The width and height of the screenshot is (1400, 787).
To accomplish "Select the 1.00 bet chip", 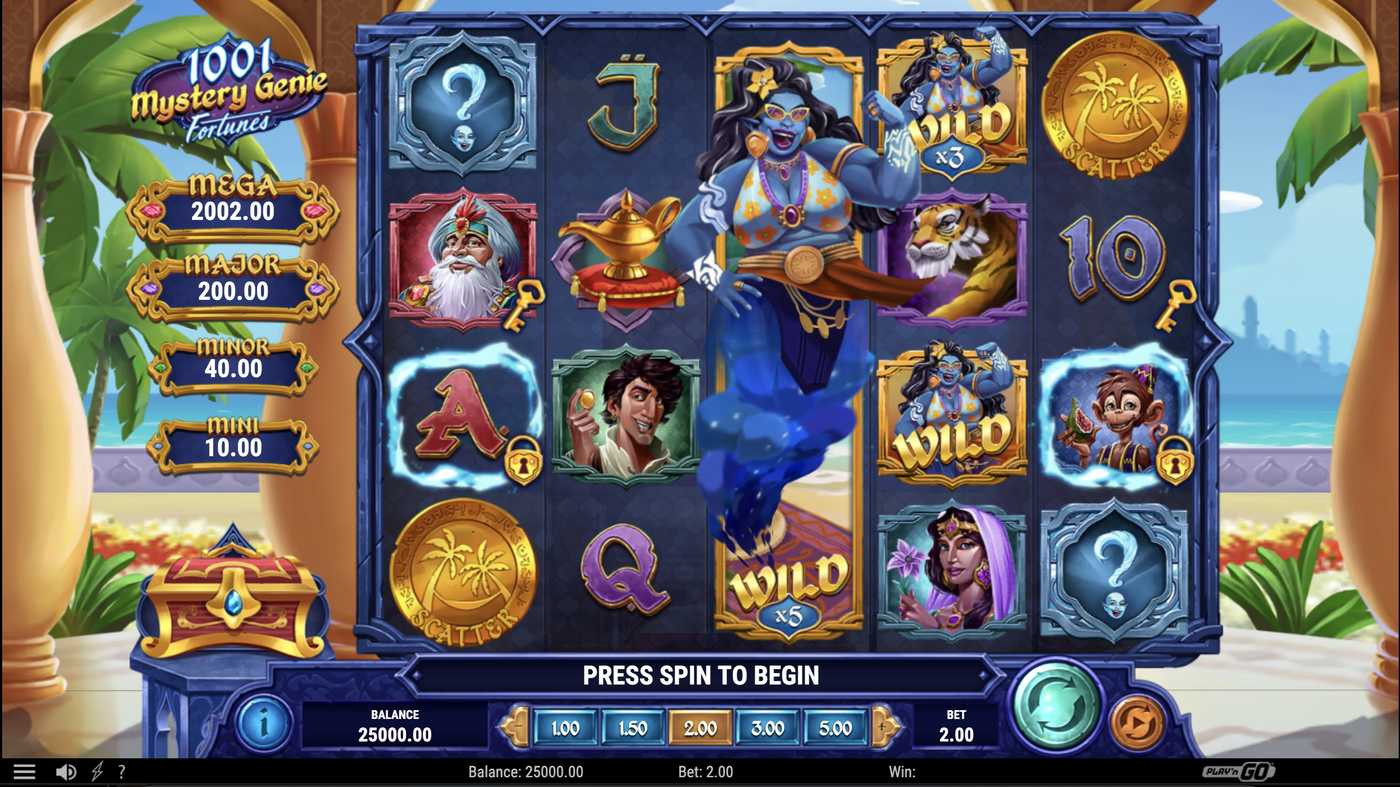I will tap(564, 729).
